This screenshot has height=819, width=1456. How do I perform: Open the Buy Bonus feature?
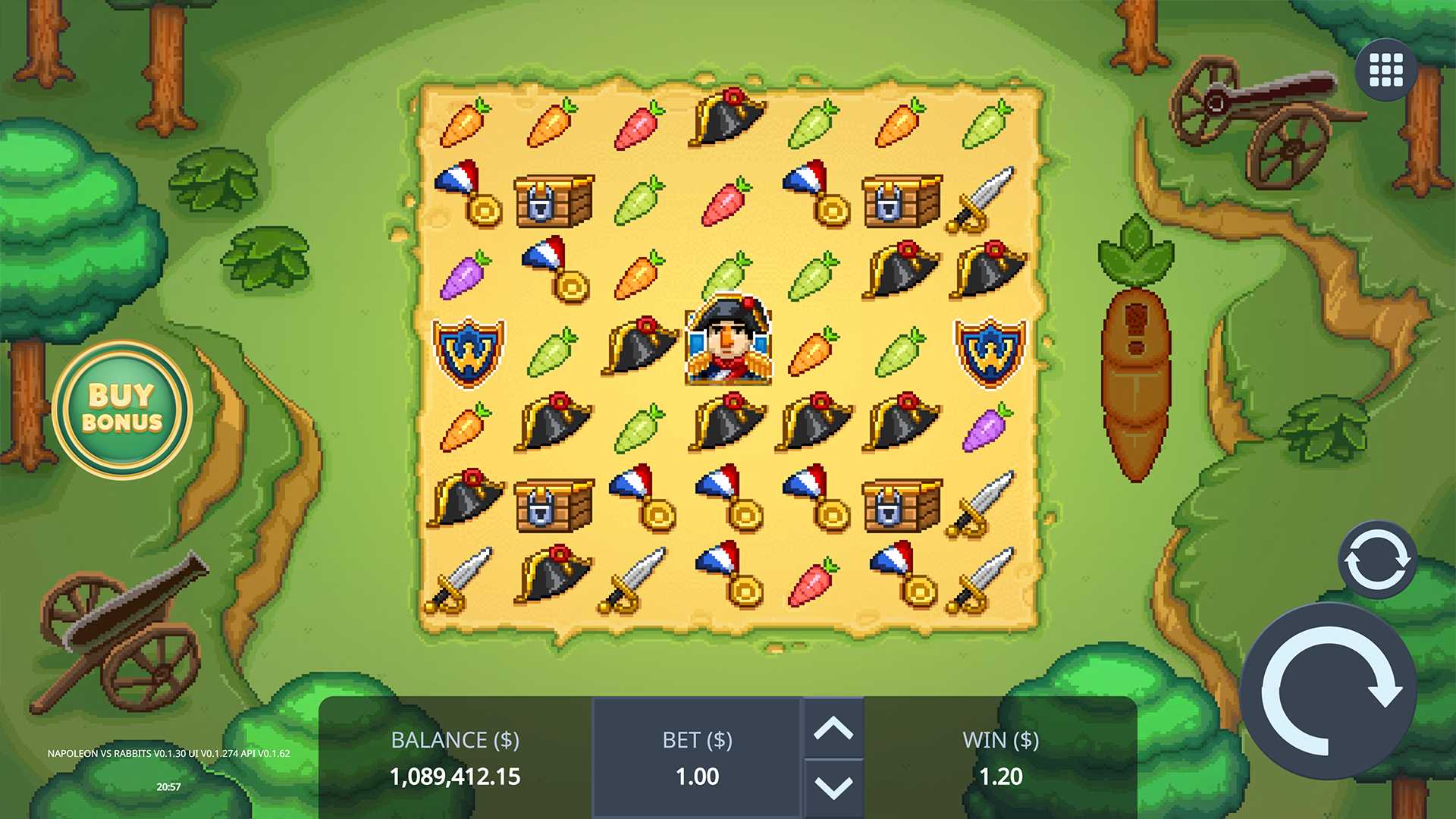122,409
